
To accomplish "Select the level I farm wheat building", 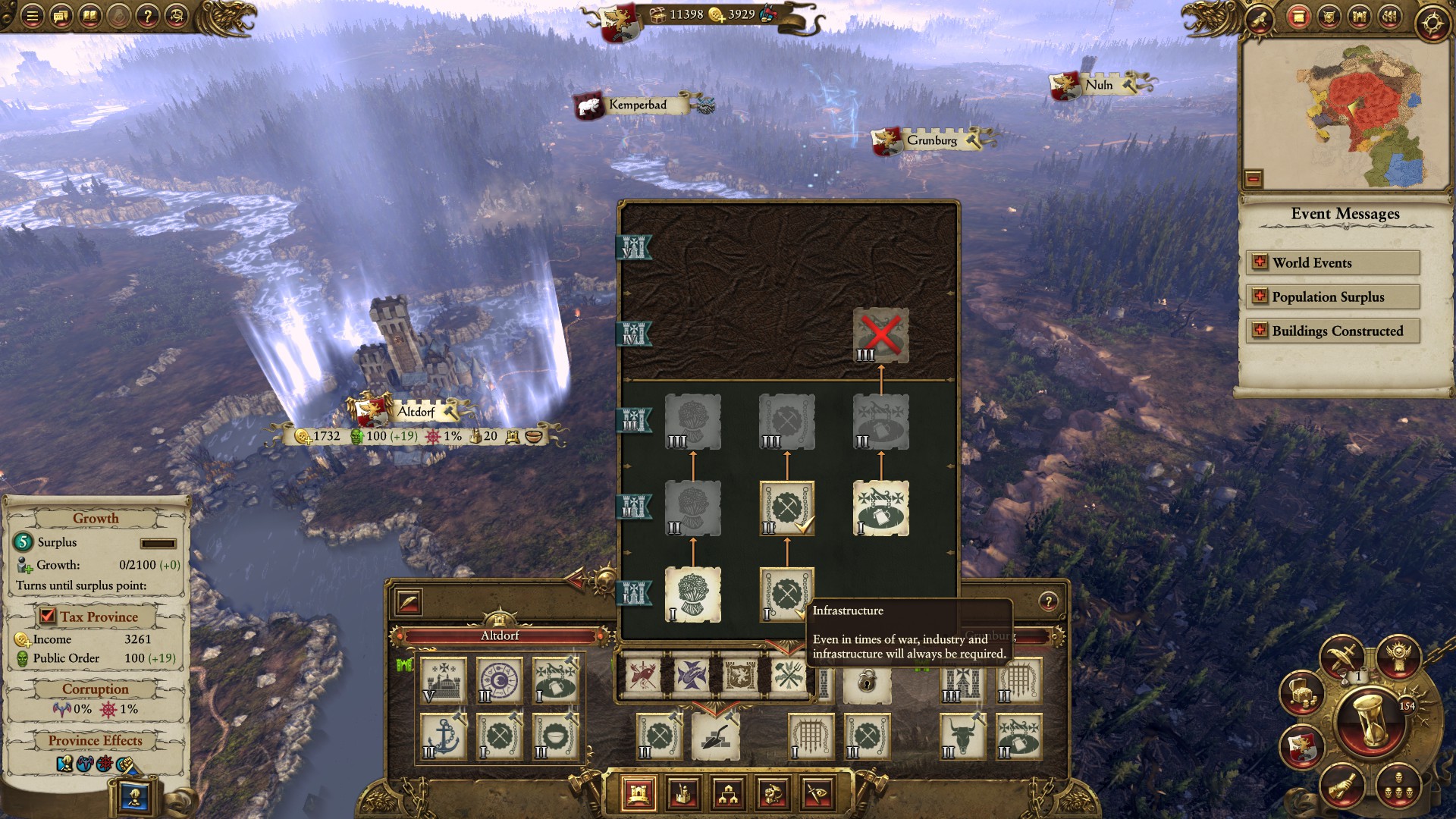I will [x=692, y=594].
